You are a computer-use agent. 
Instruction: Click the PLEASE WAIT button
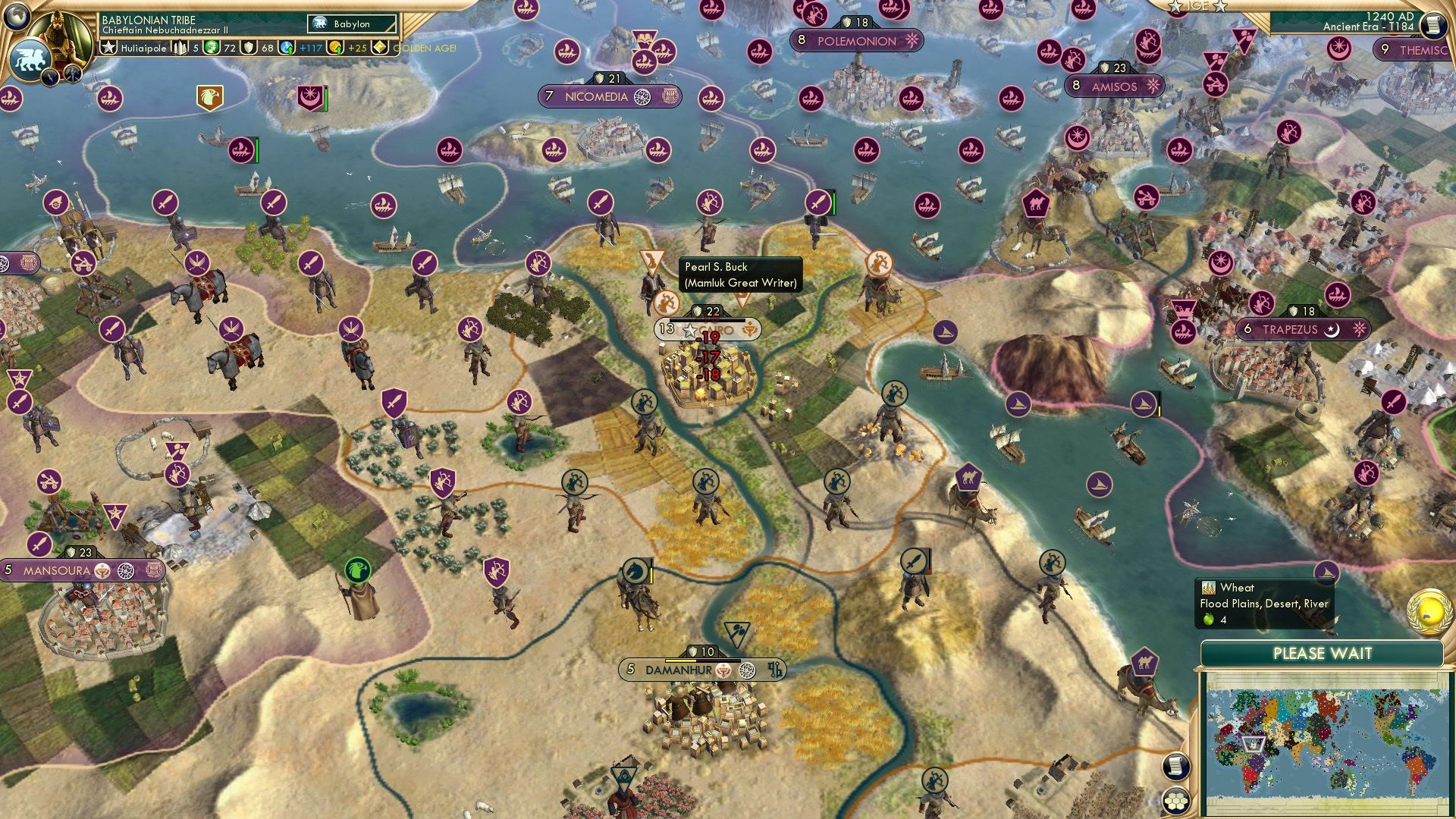click(x=1323, y=652)
